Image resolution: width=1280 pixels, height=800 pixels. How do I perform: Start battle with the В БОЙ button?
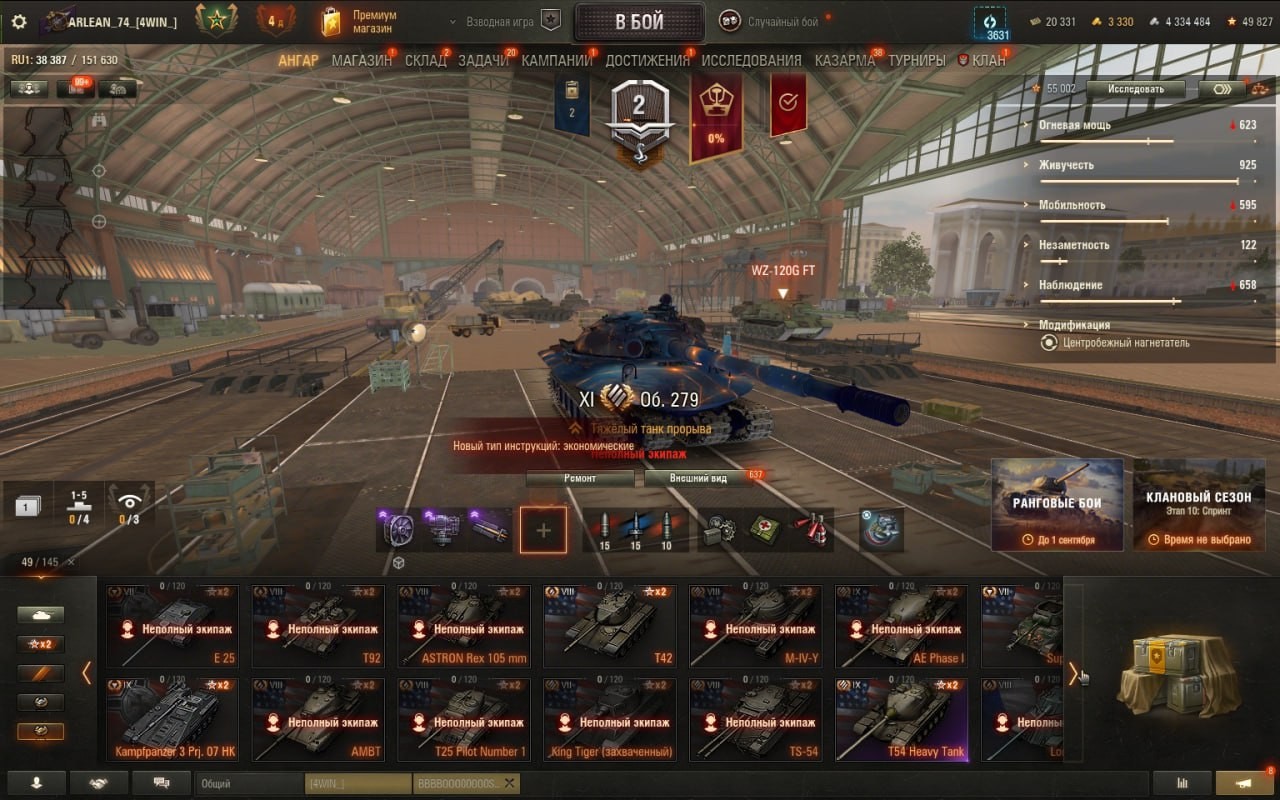pos(639,22)
